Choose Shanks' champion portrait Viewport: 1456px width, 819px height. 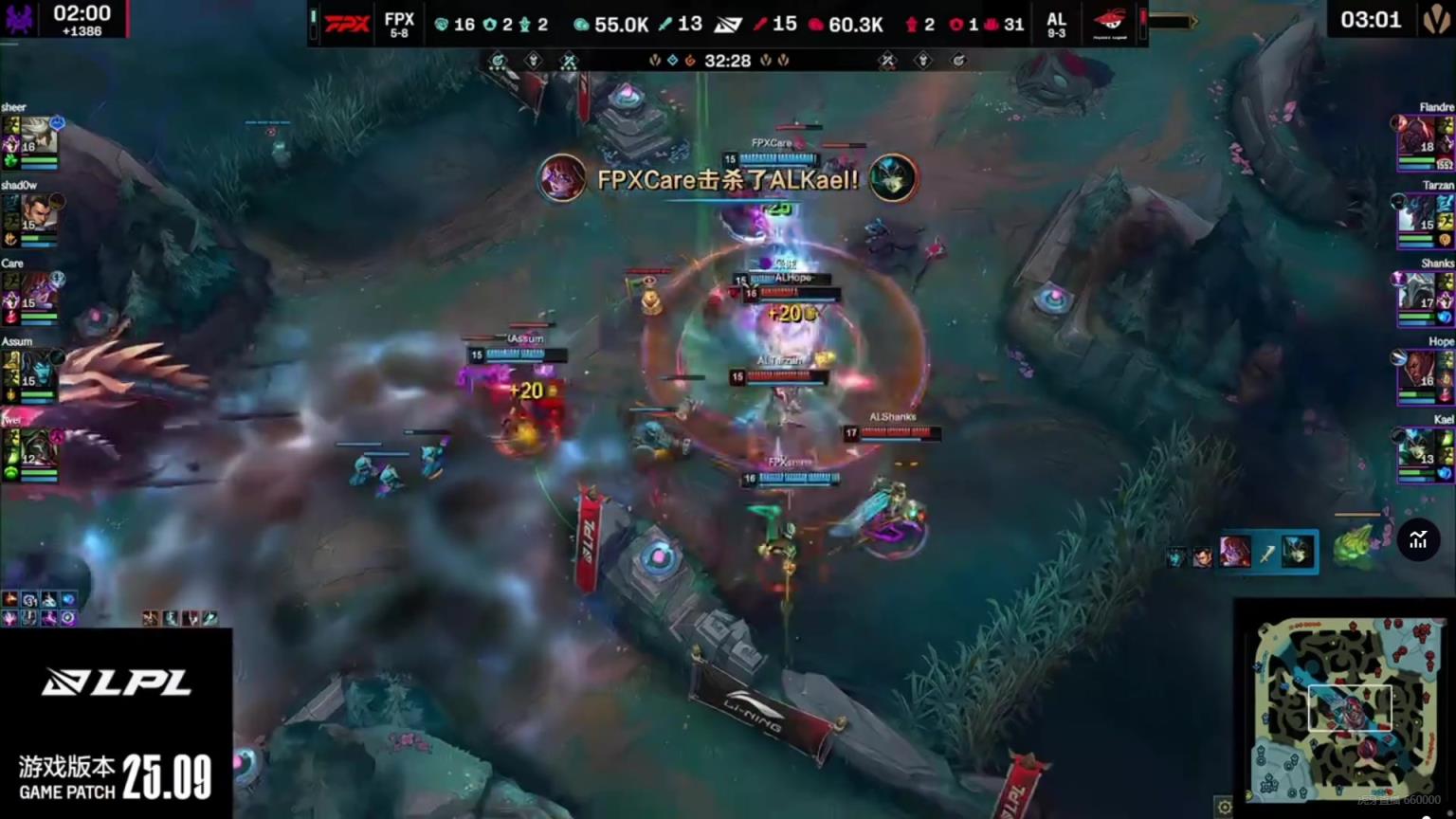pyautogui.click(x=1417, y=292)
